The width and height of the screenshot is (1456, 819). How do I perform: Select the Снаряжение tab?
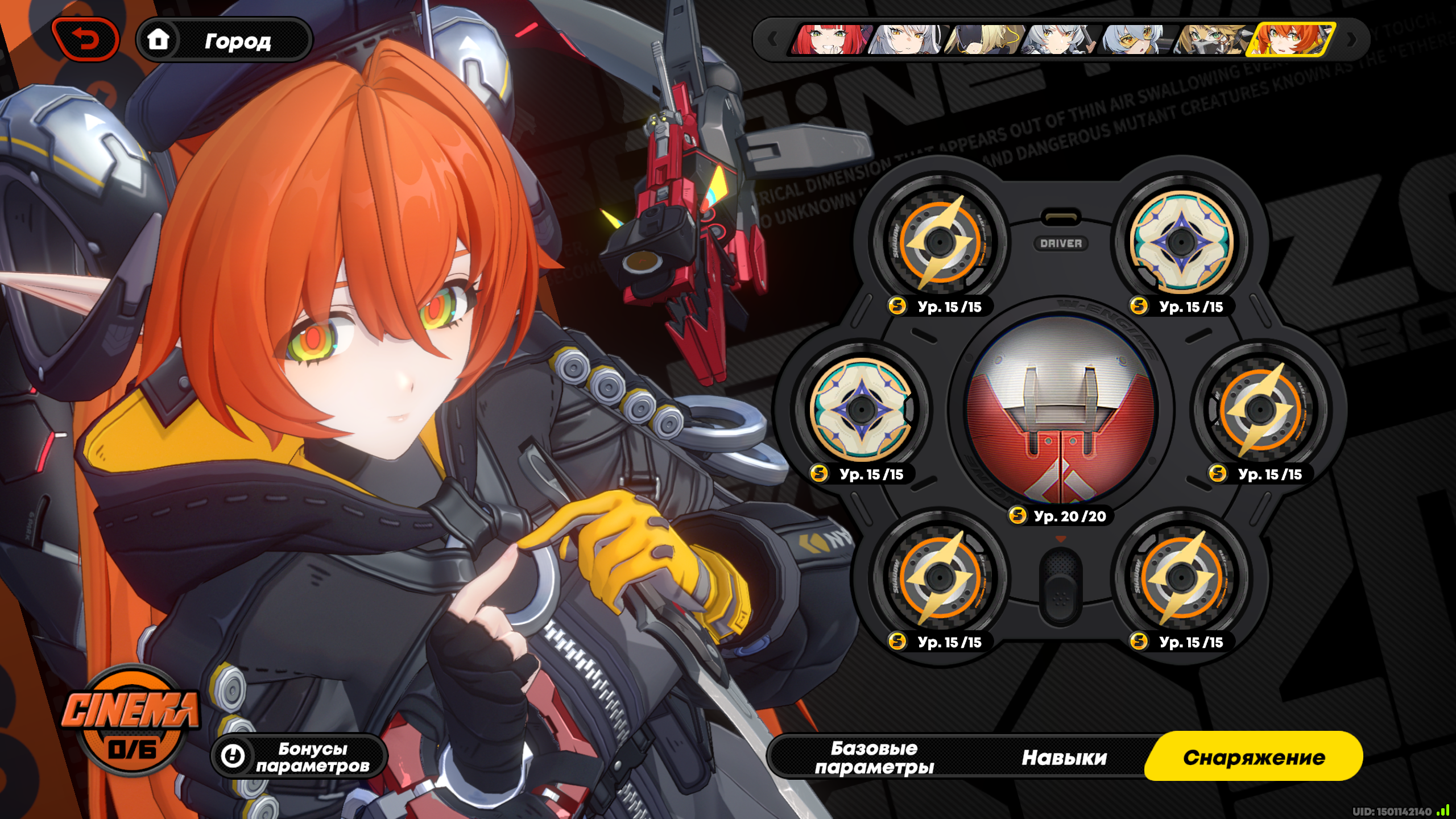point(1254,757)
